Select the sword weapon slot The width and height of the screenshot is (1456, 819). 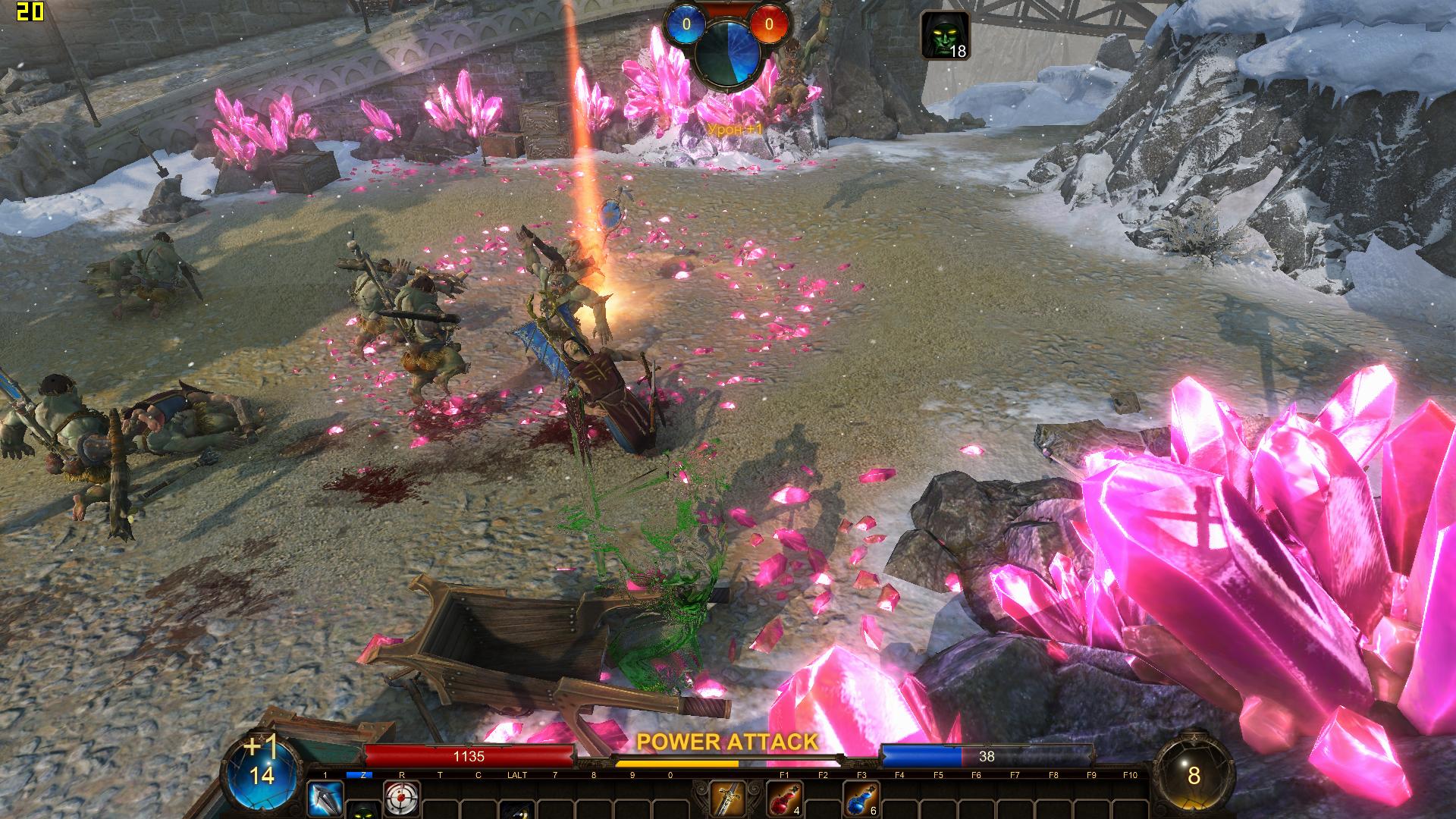[x=727, y=799]
